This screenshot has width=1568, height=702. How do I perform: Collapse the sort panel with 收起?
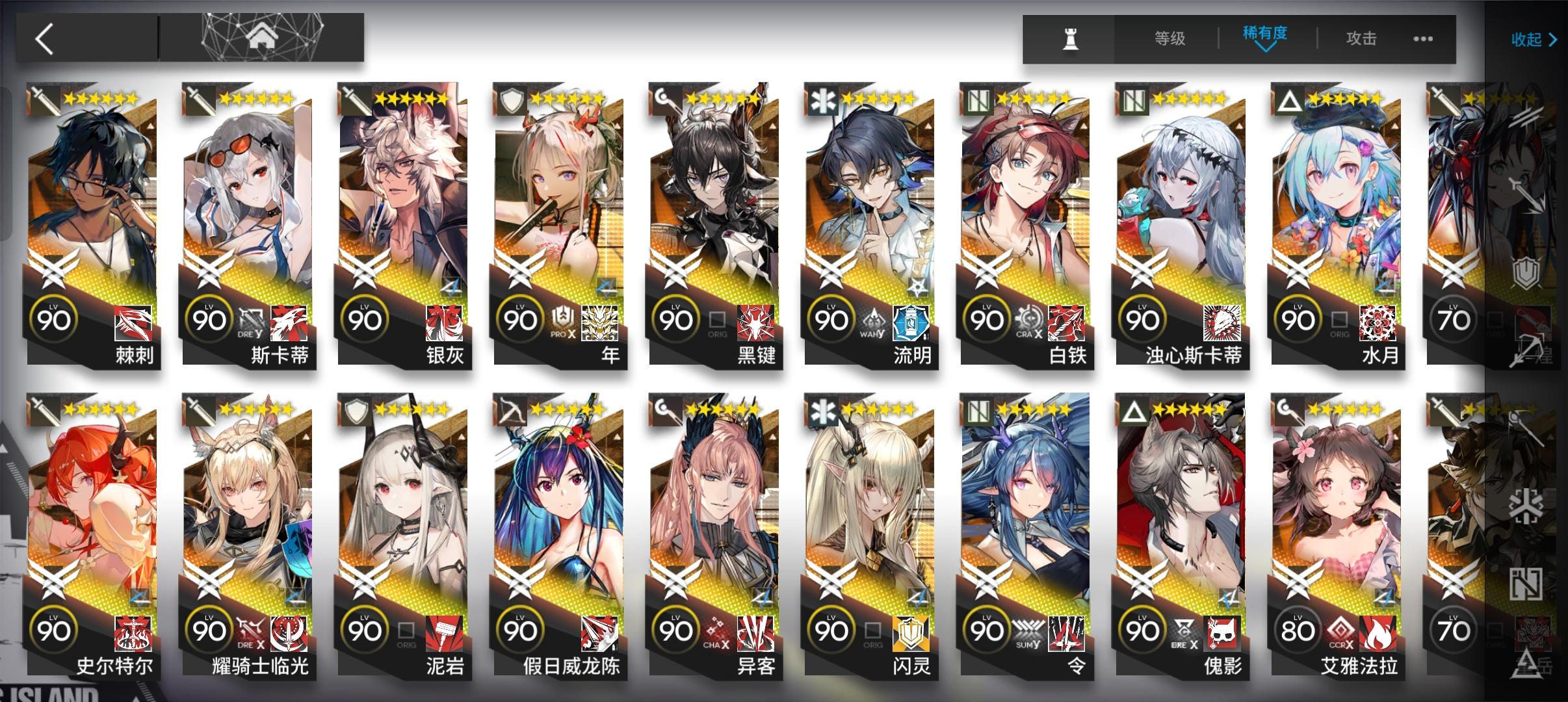pyautogui.click(x=1532, y=39)
